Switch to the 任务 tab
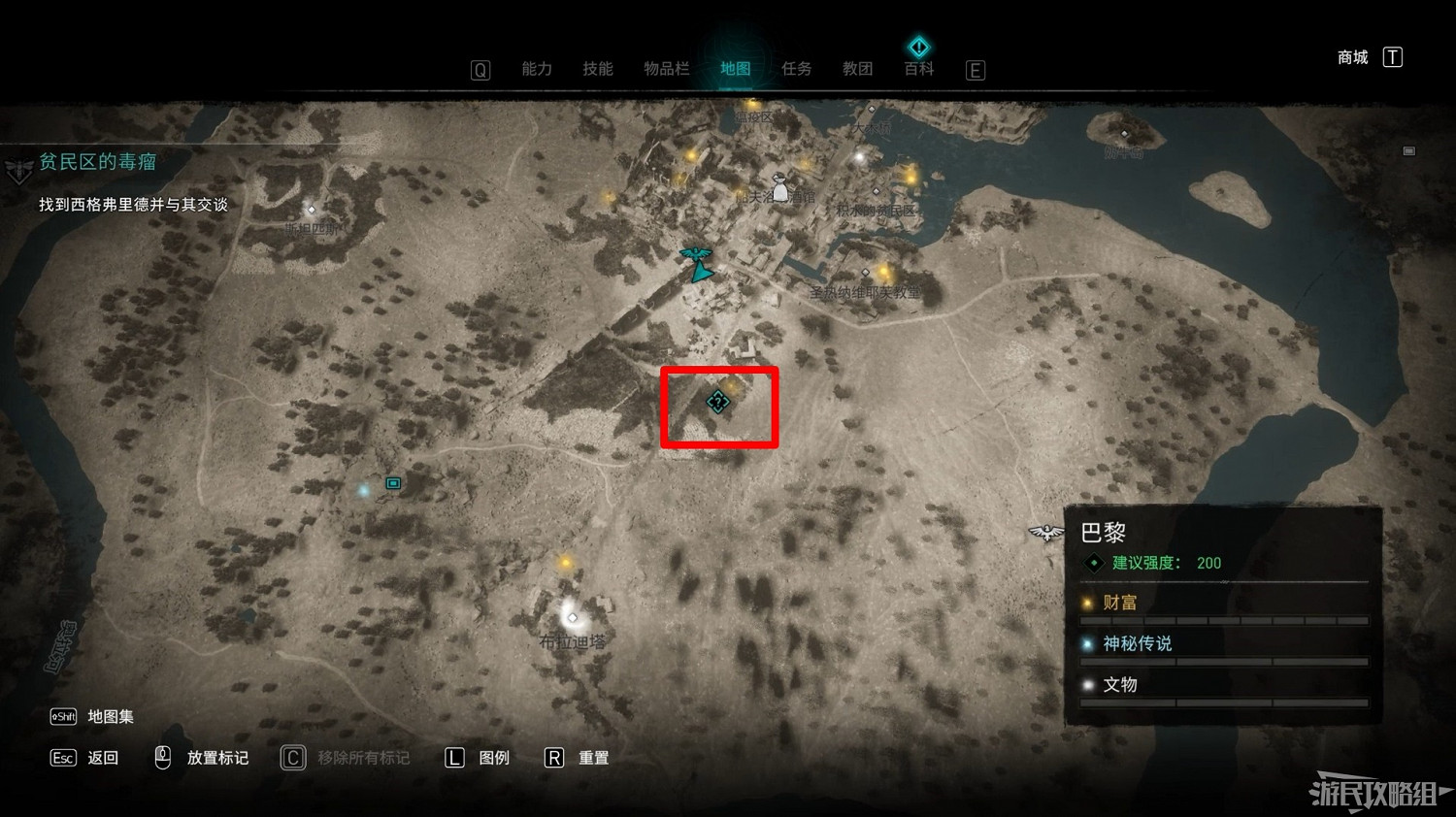 coord(796,68)
